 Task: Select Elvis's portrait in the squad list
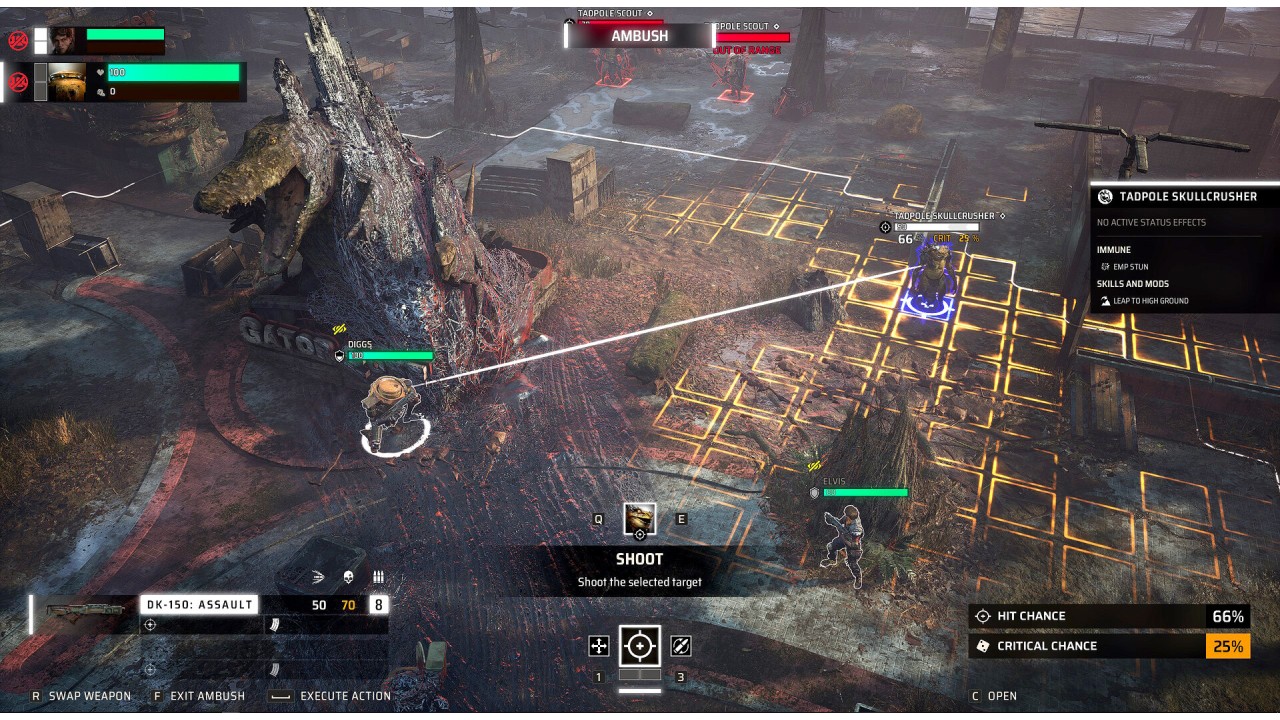(x=65, y=40)
